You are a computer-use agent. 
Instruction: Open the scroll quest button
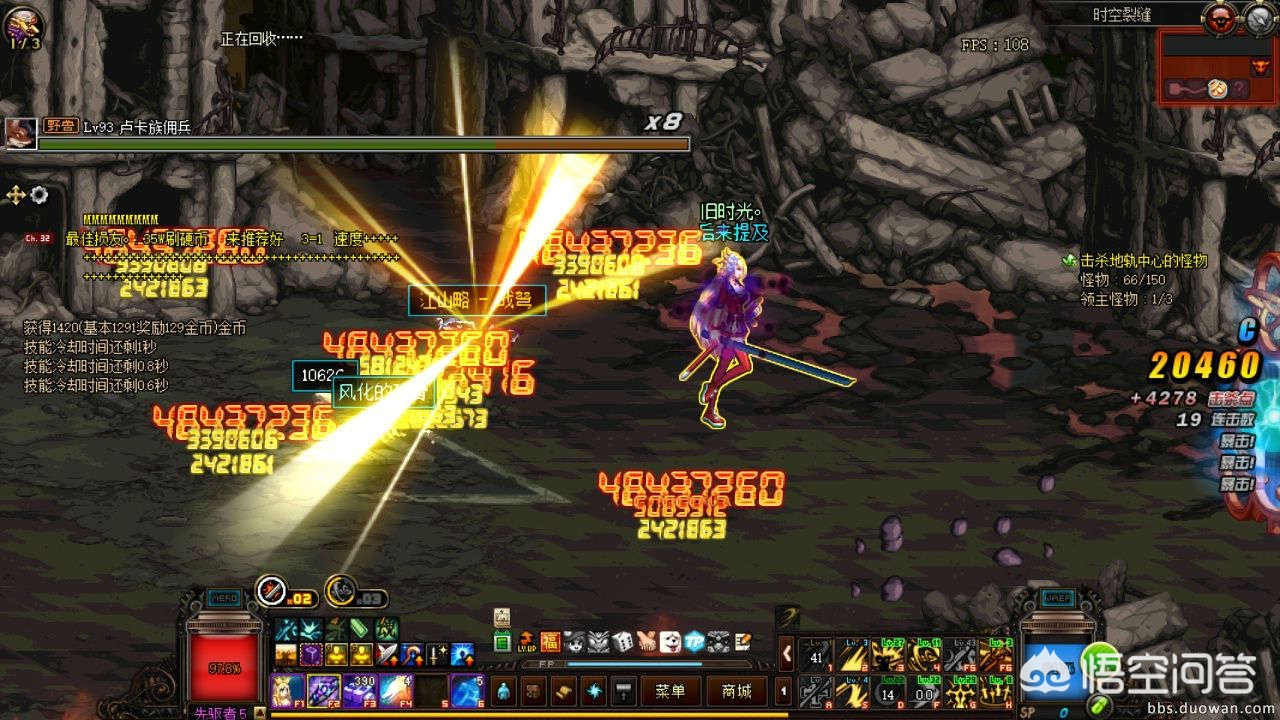tap(565, 691)
